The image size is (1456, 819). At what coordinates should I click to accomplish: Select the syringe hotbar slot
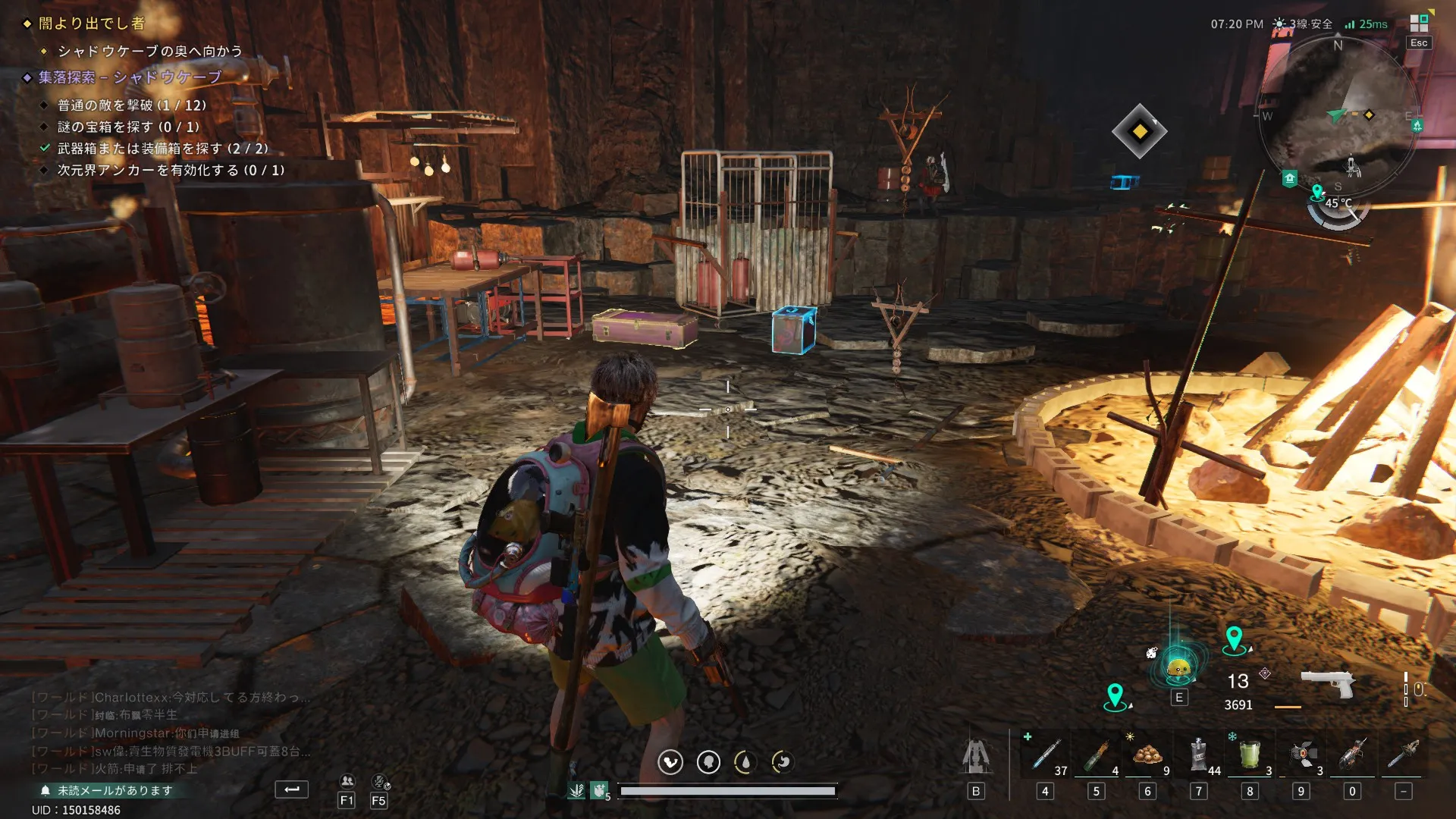[x=1045, y=755]
